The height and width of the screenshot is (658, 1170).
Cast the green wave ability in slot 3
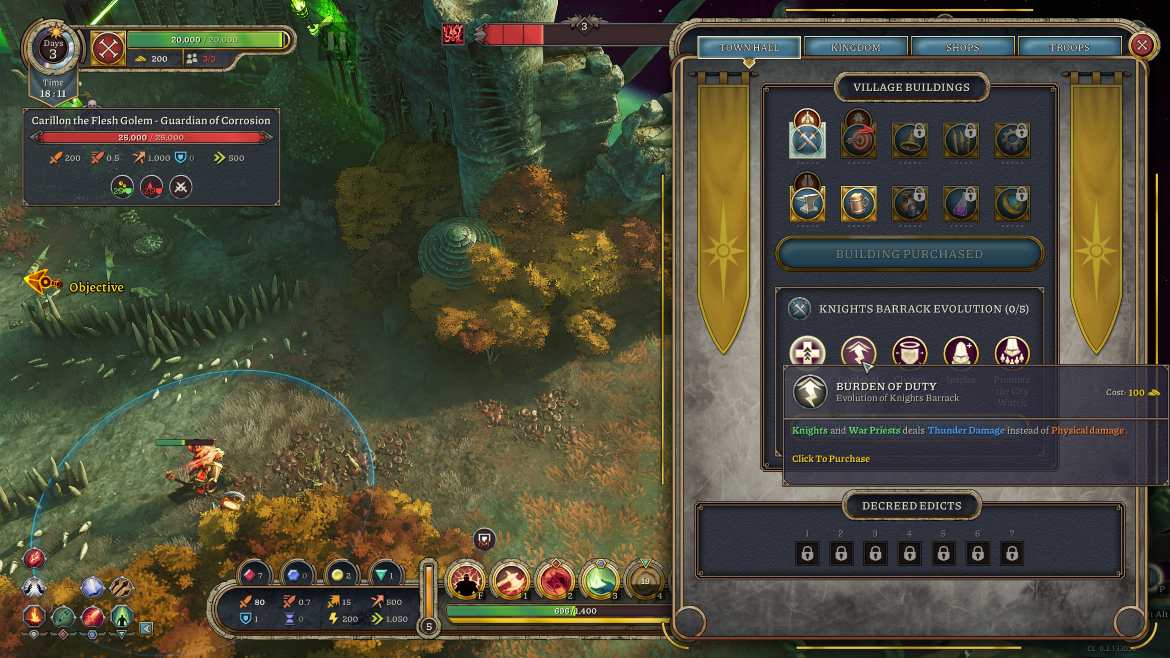(x=600, y=580)
